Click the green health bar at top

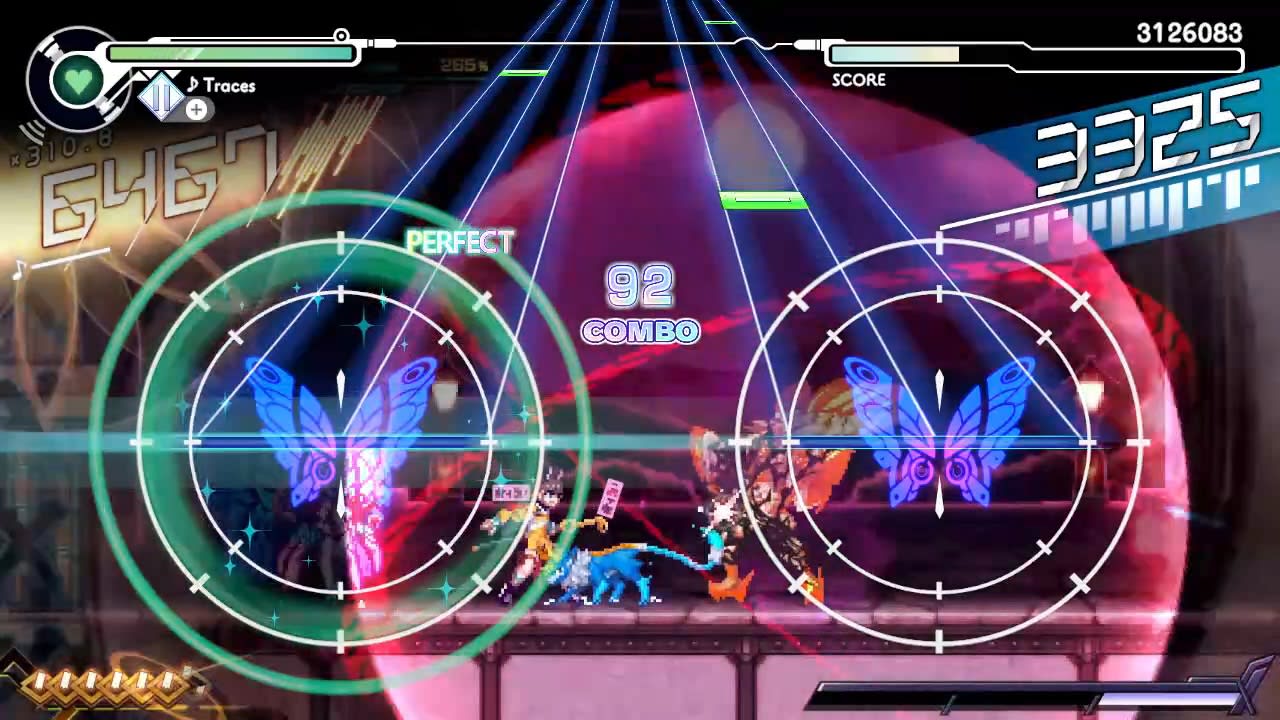coord(230,52)
